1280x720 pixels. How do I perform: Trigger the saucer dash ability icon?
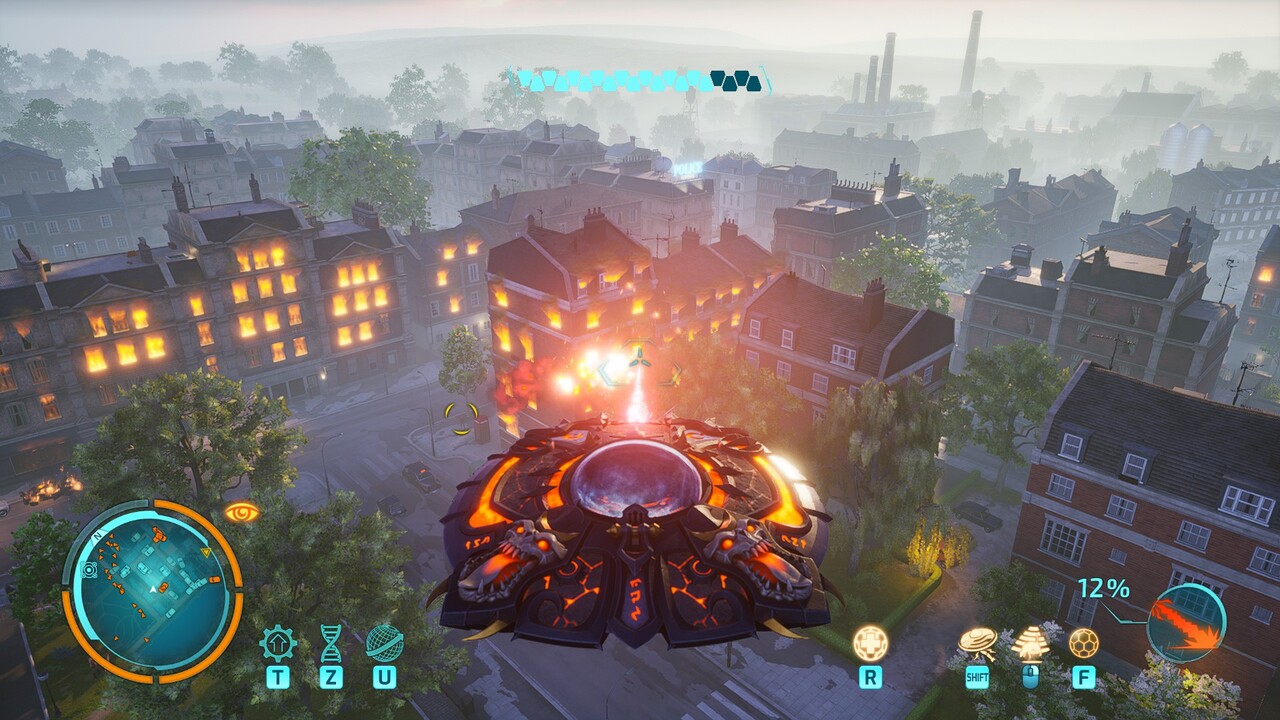coord(977,643)
